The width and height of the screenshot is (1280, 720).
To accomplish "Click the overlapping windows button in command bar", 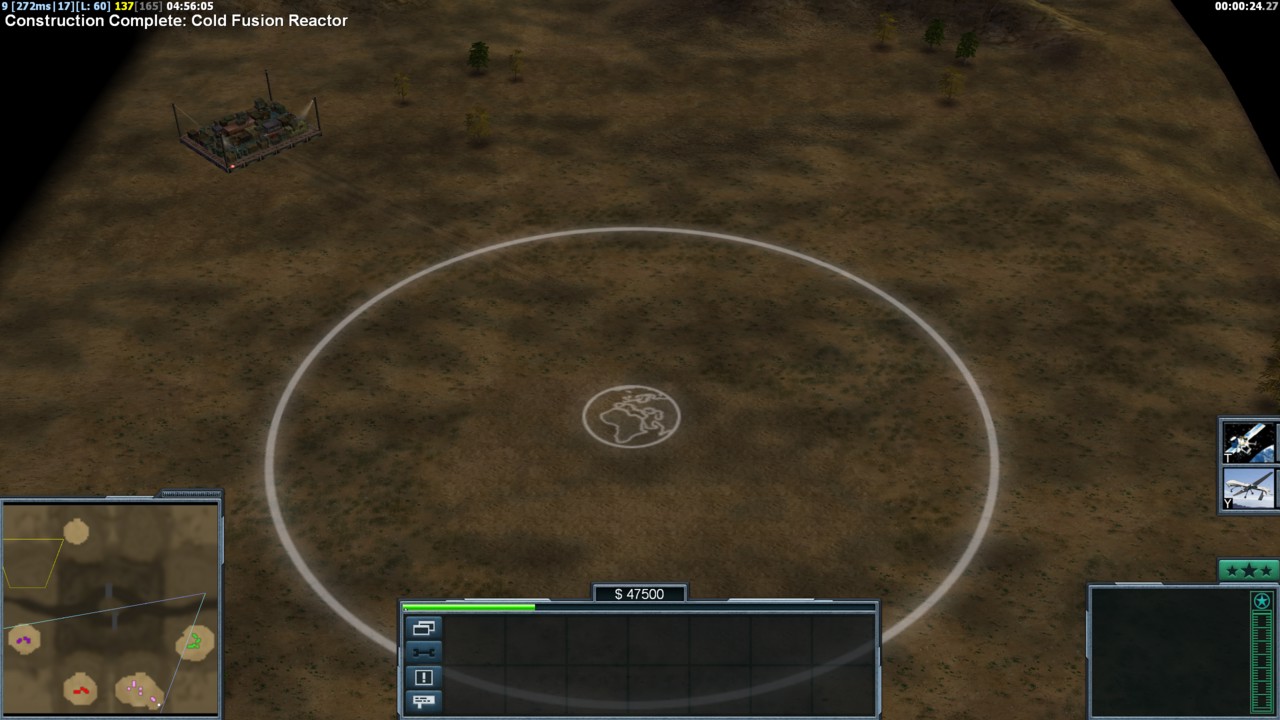I will click(424, 628).
